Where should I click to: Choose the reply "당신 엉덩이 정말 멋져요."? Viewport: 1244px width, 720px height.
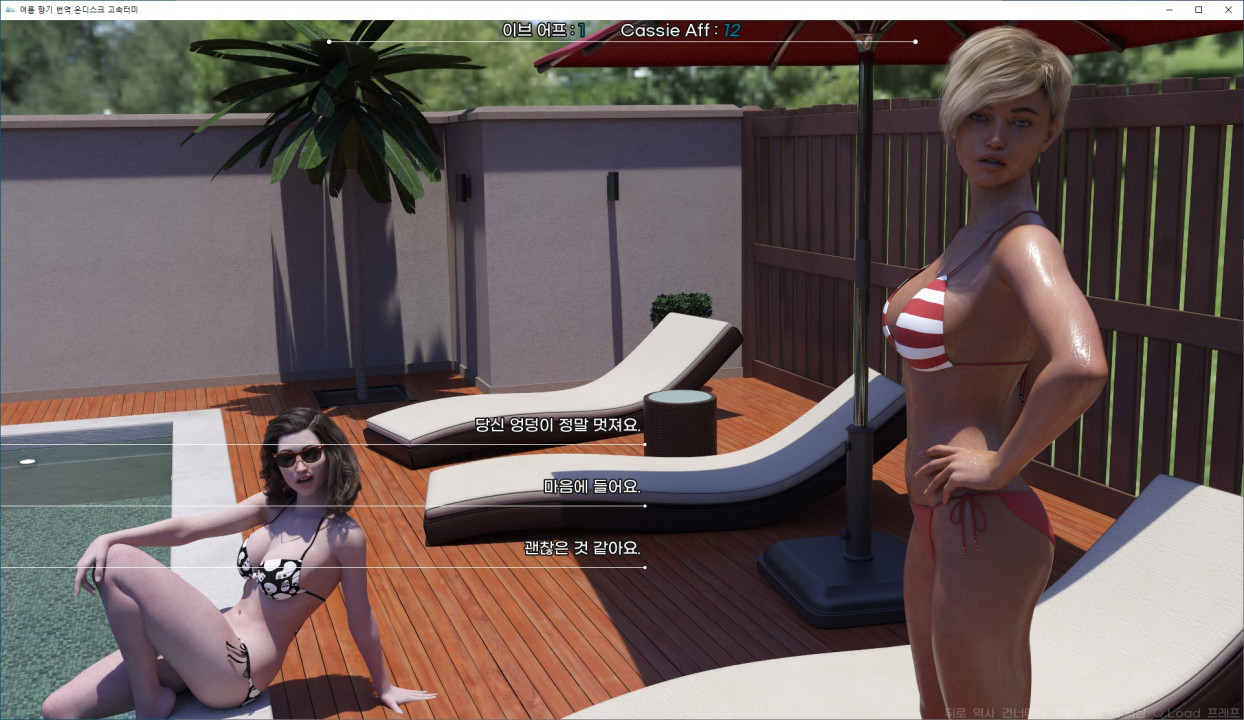(x=558, y=425)
